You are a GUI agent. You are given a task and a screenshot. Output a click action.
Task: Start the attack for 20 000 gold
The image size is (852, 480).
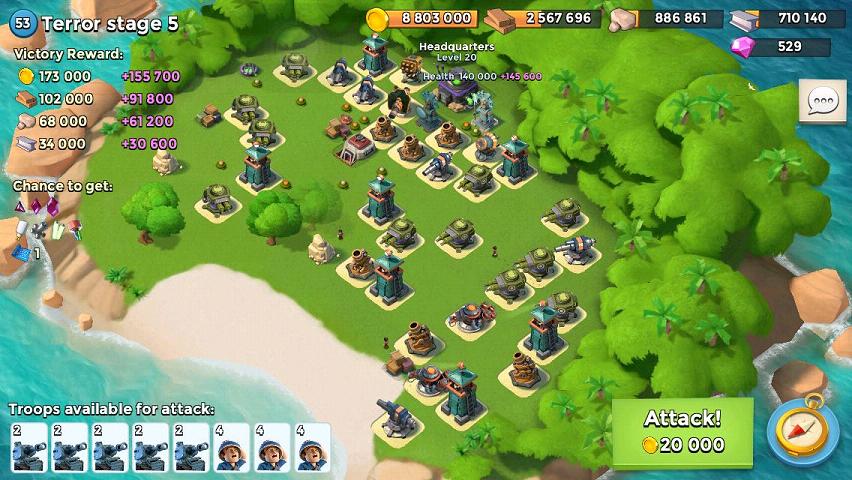pos(682,431)
